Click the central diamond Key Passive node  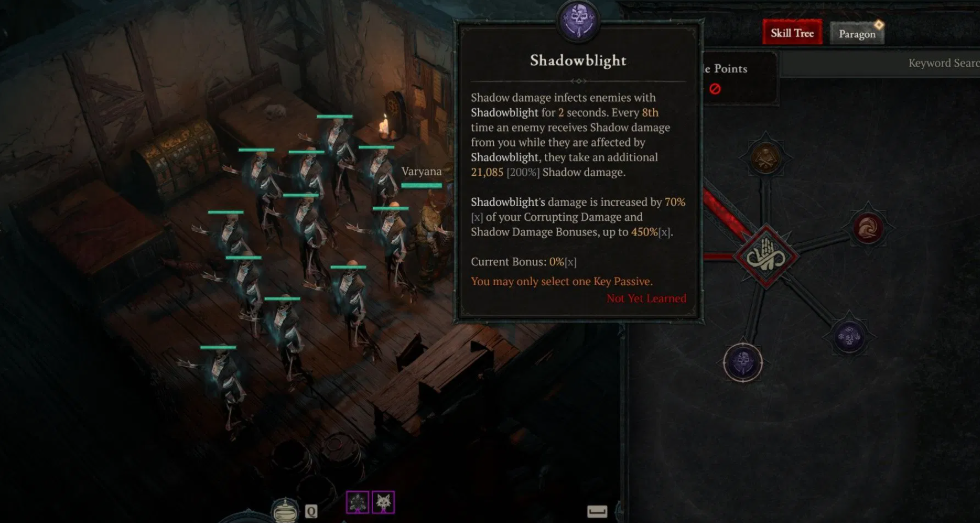(765, 256)
